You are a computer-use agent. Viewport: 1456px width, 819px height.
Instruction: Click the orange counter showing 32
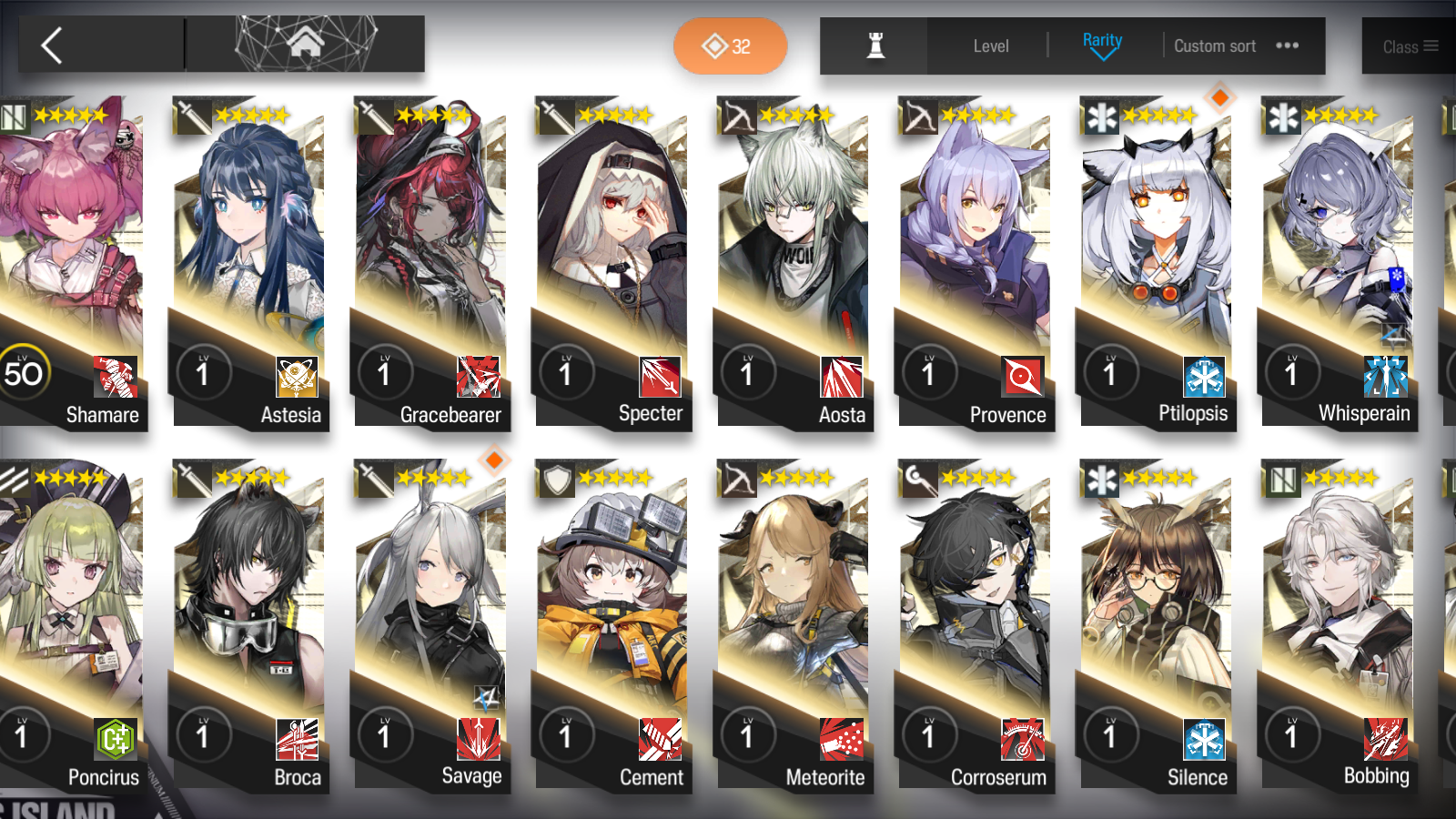730,44
